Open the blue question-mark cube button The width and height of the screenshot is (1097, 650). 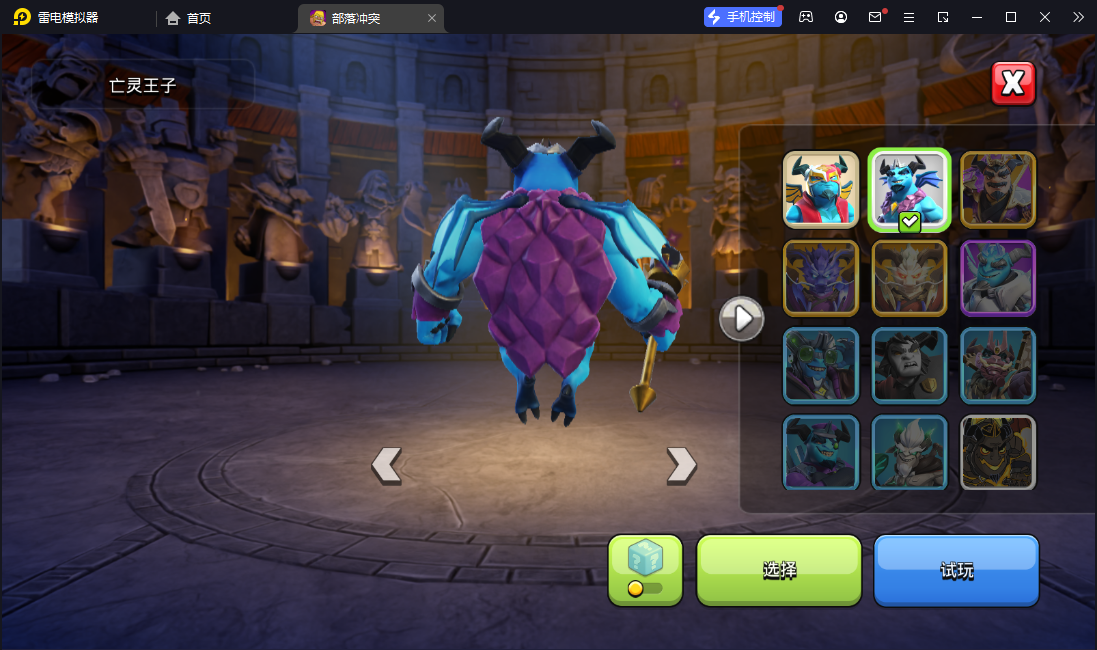(x=645, y=570)
